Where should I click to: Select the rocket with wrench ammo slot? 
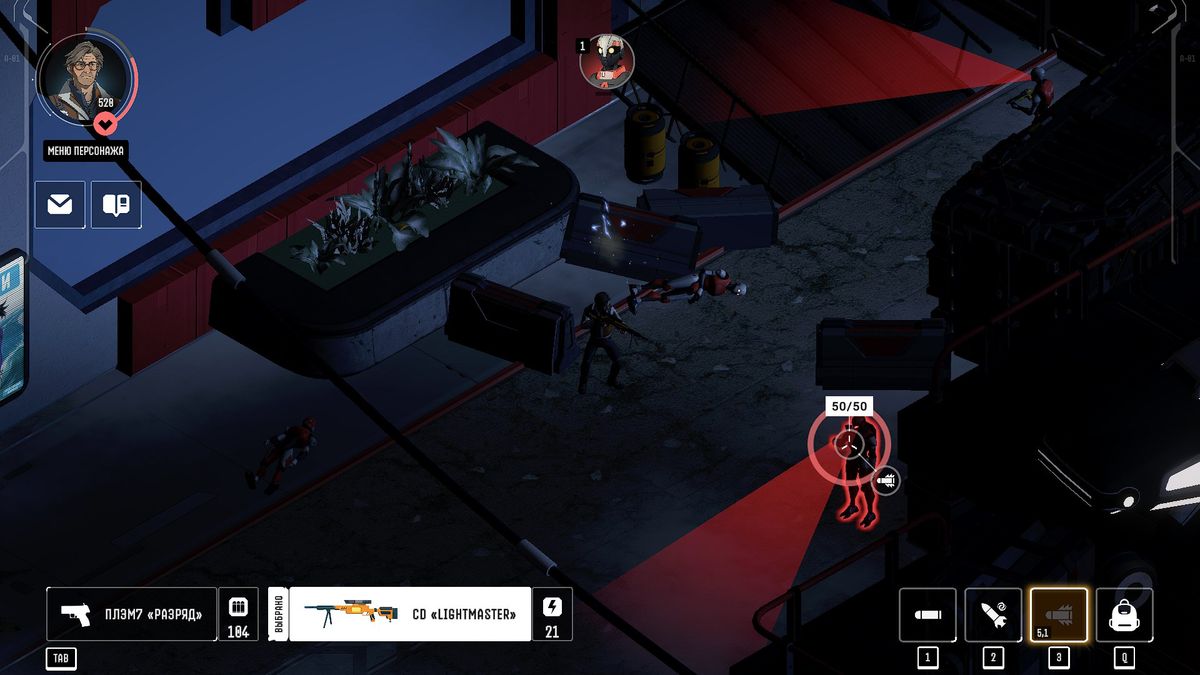tap(993, 614)
